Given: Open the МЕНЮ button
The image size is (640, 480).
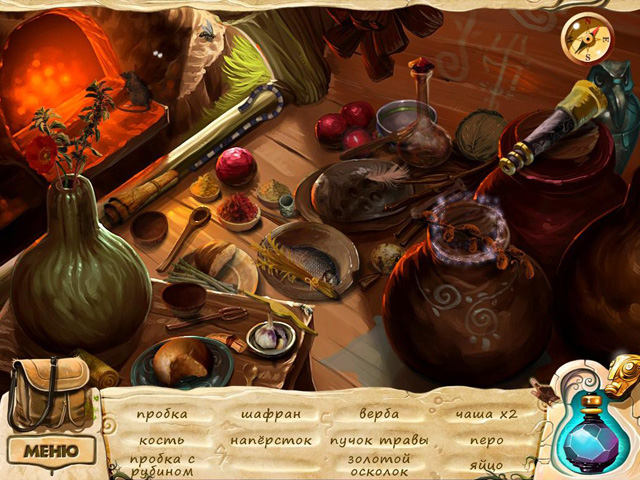Looking at the screenshot, I should 50,450.
